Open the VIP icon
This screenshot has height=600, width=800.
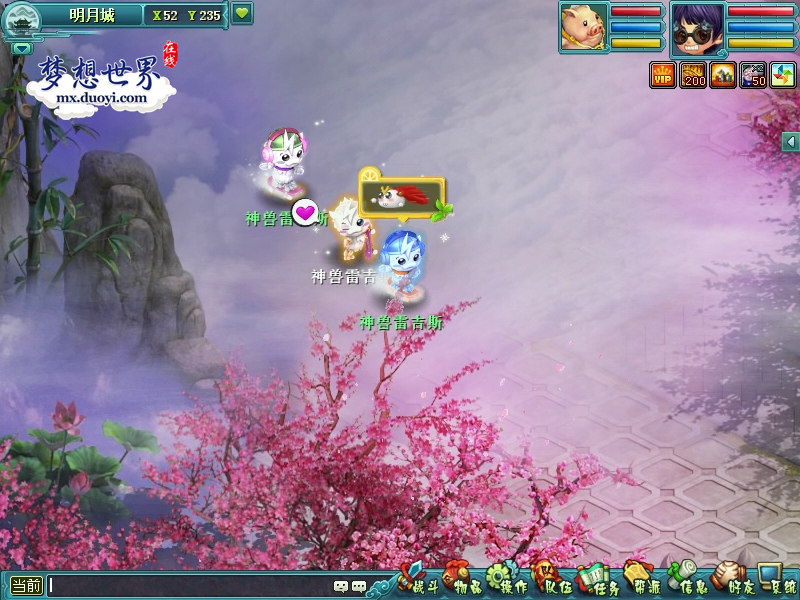pyautogui.click(x=663, y=75)
